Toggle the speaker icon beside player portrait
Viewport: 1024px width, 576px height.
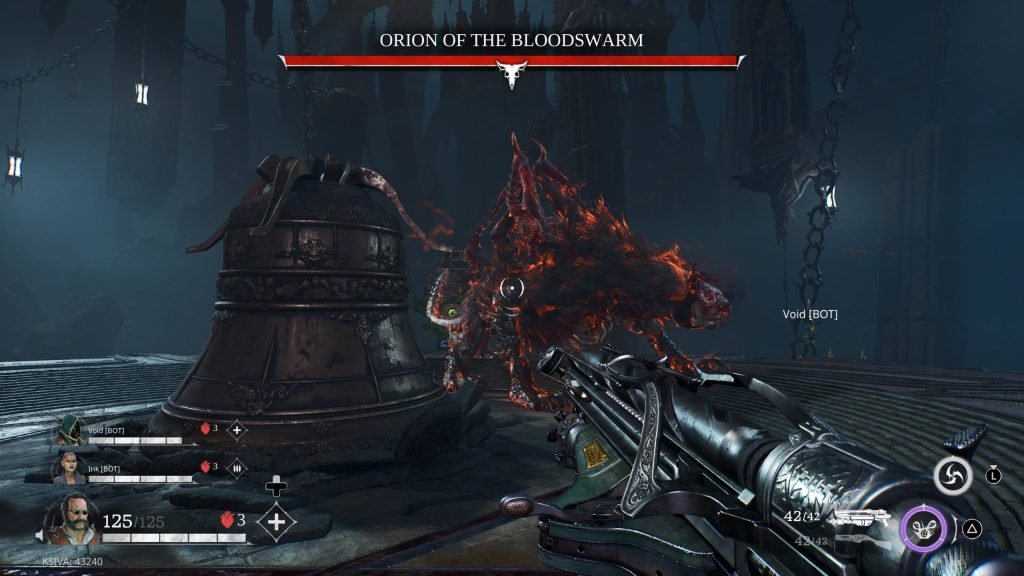tap(40, 538)
